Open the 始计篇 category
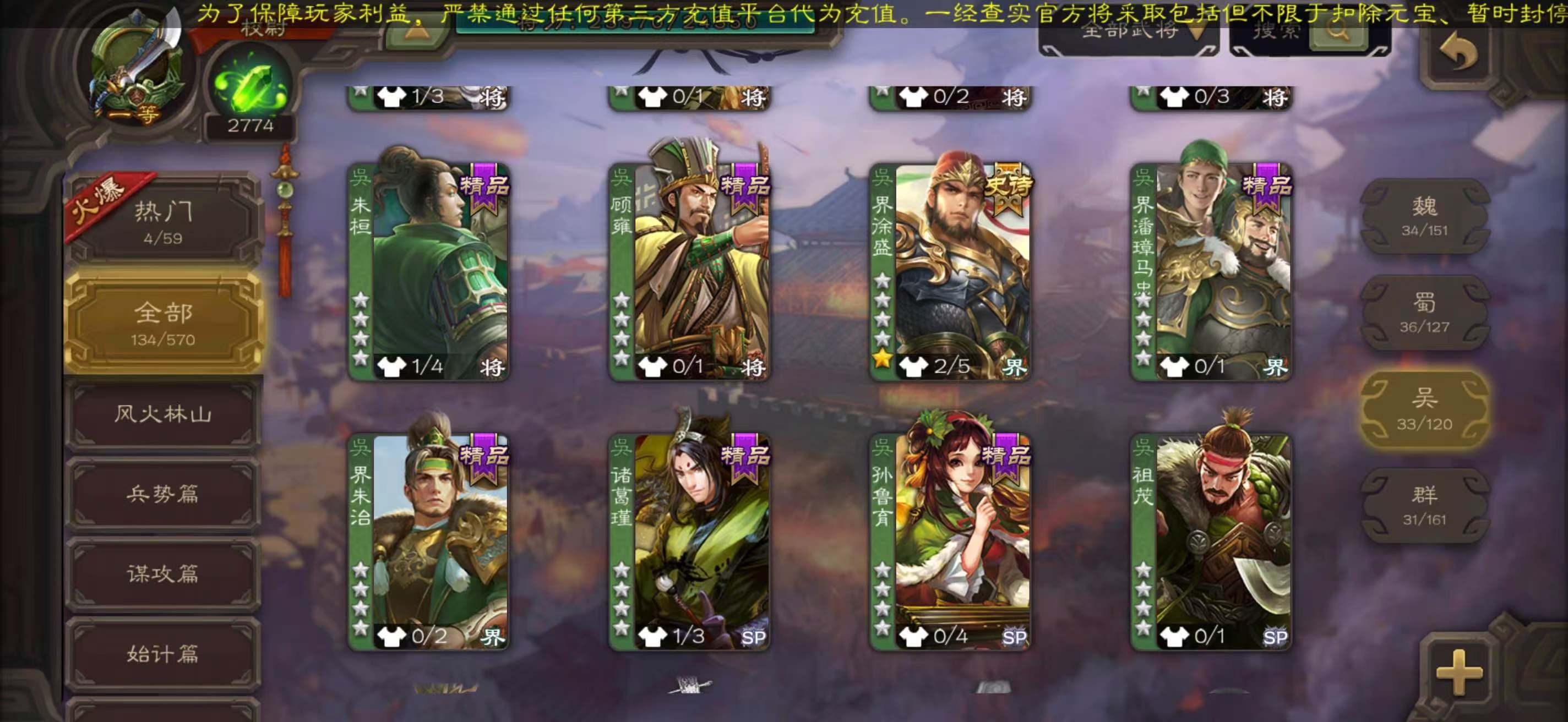 163,654
